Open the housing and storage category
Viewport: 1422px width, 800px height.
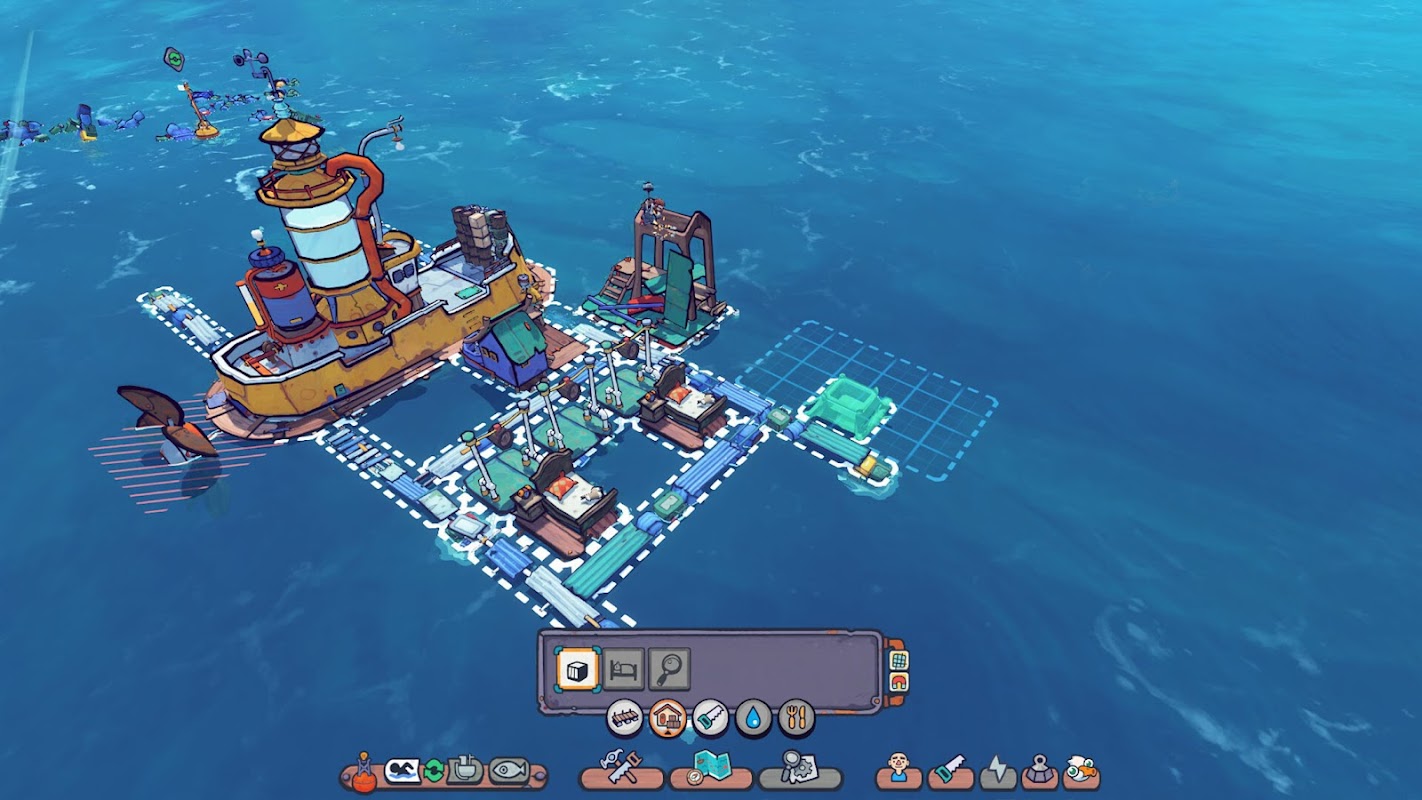click(x=667, y=717)
